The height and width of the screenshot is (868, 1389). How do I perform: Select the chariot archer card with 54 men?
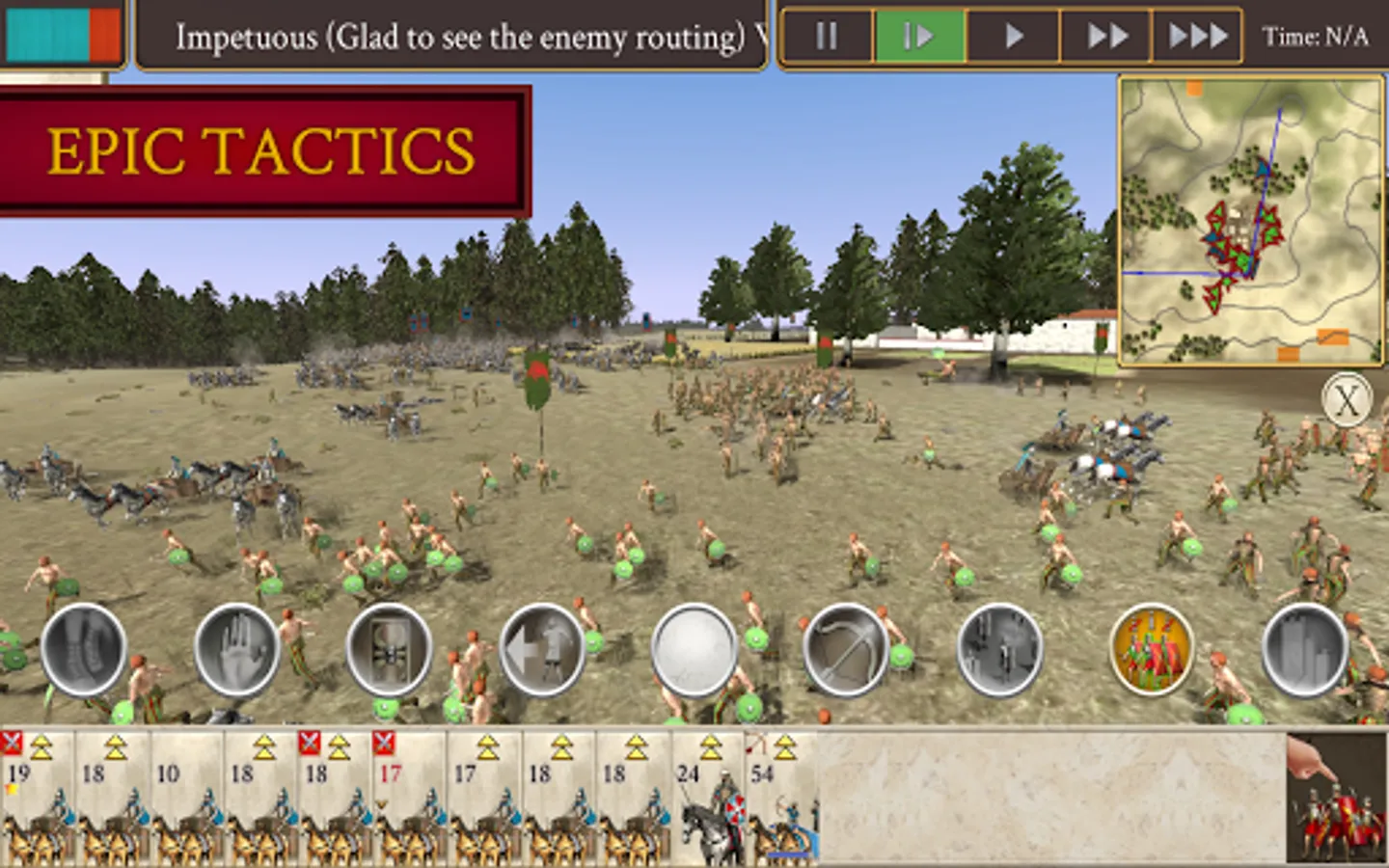click(781, 799)
